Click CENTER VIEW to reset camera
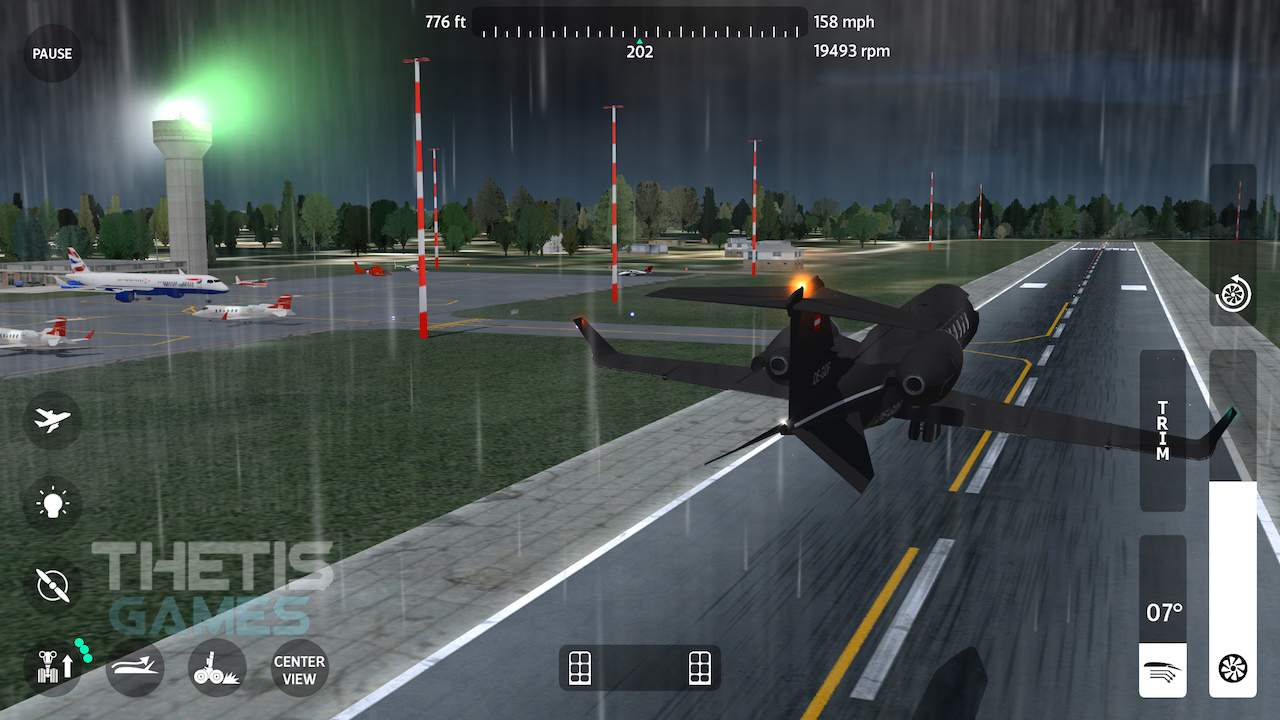1280x720 pixels. pos(297,668)
